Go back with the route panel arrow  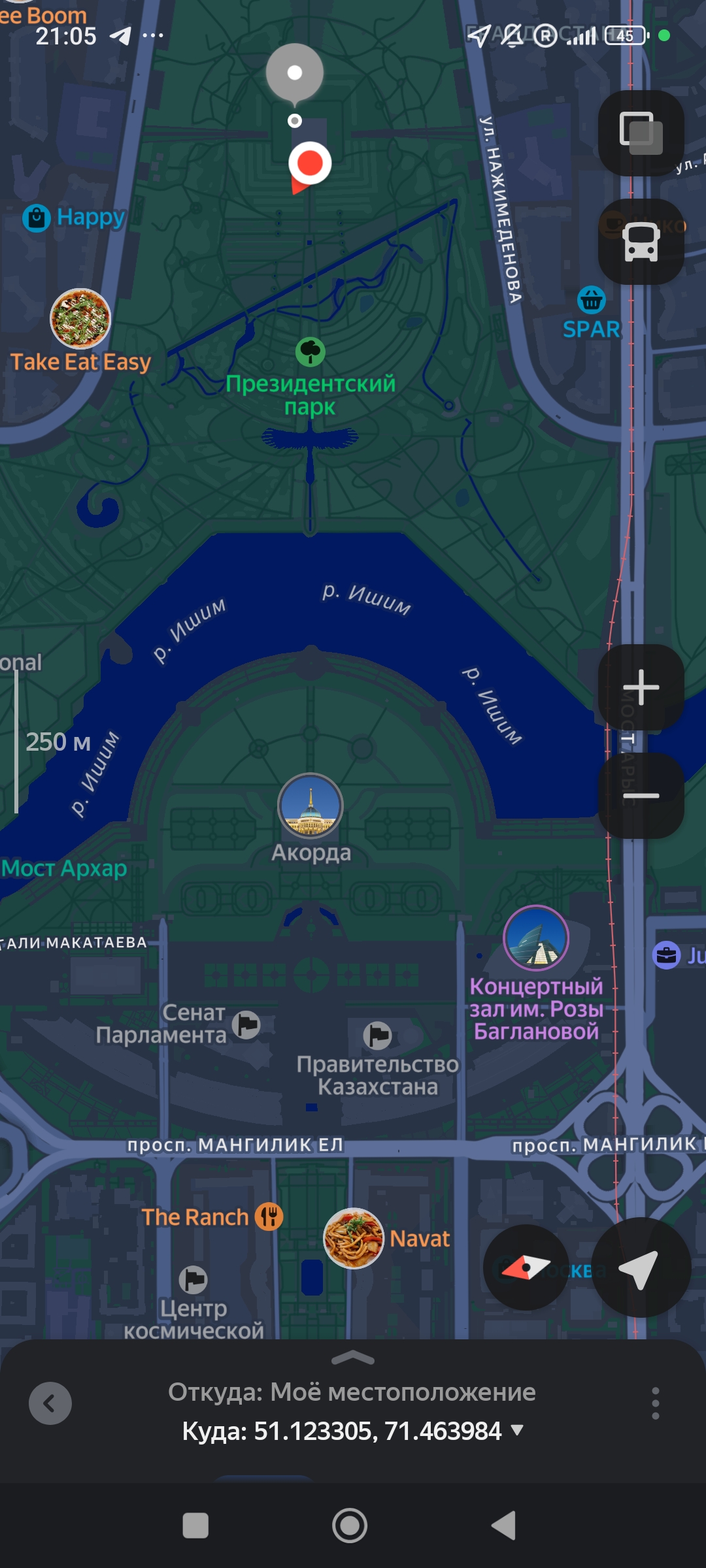50,1403
